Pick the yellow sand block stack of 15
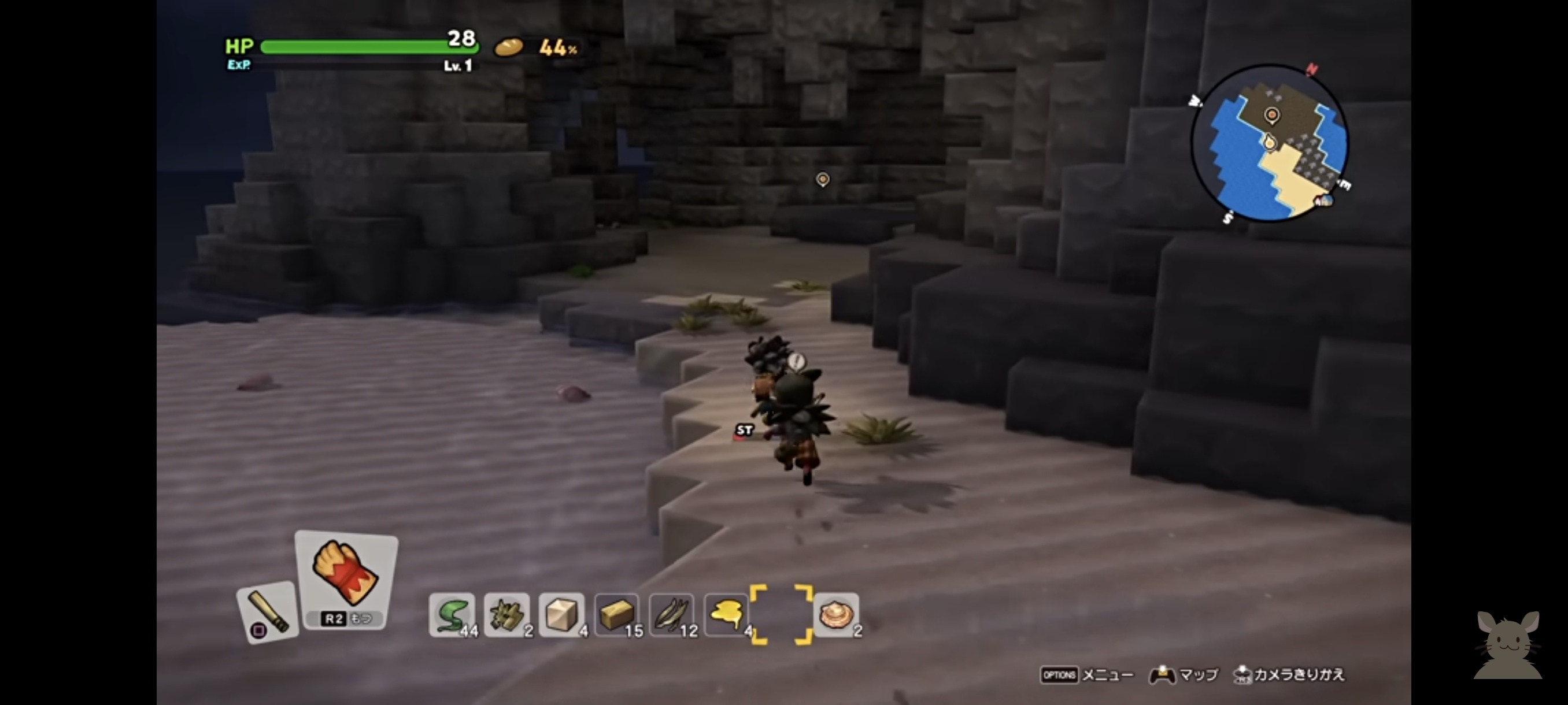1568x705 pixels. [617, 614]
